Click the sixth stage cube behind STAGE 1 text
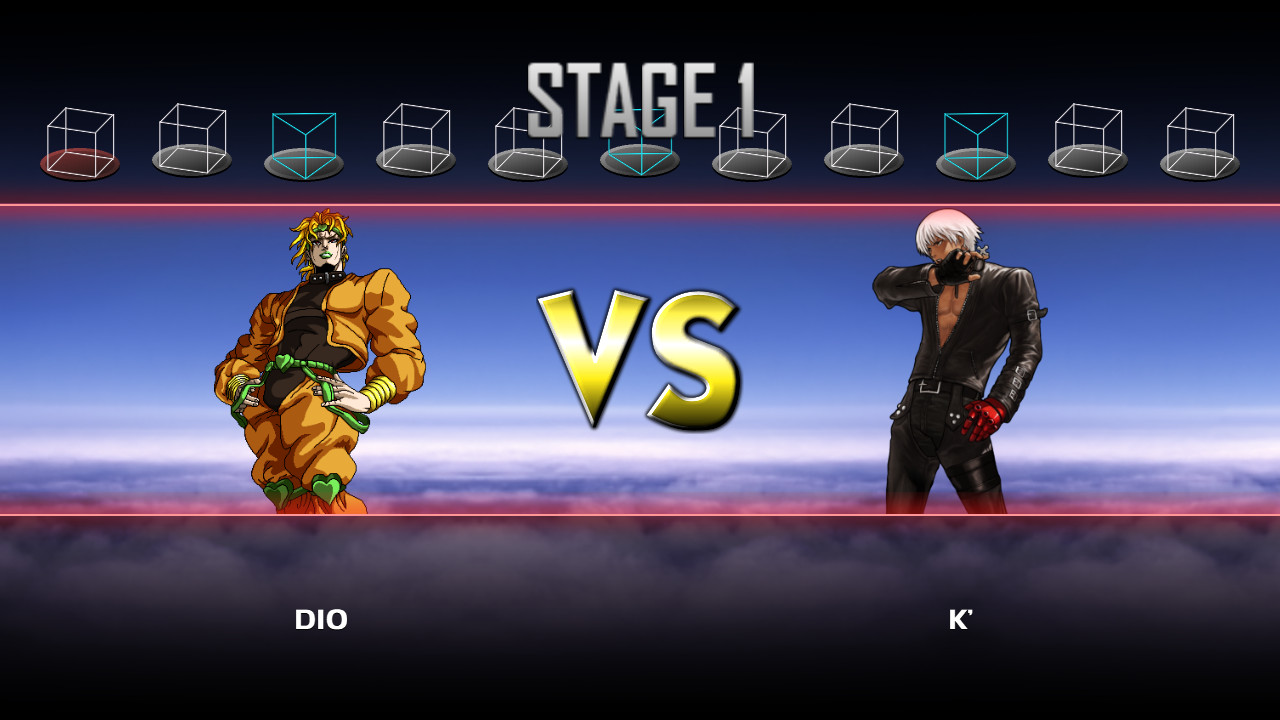 pos(640,140)
